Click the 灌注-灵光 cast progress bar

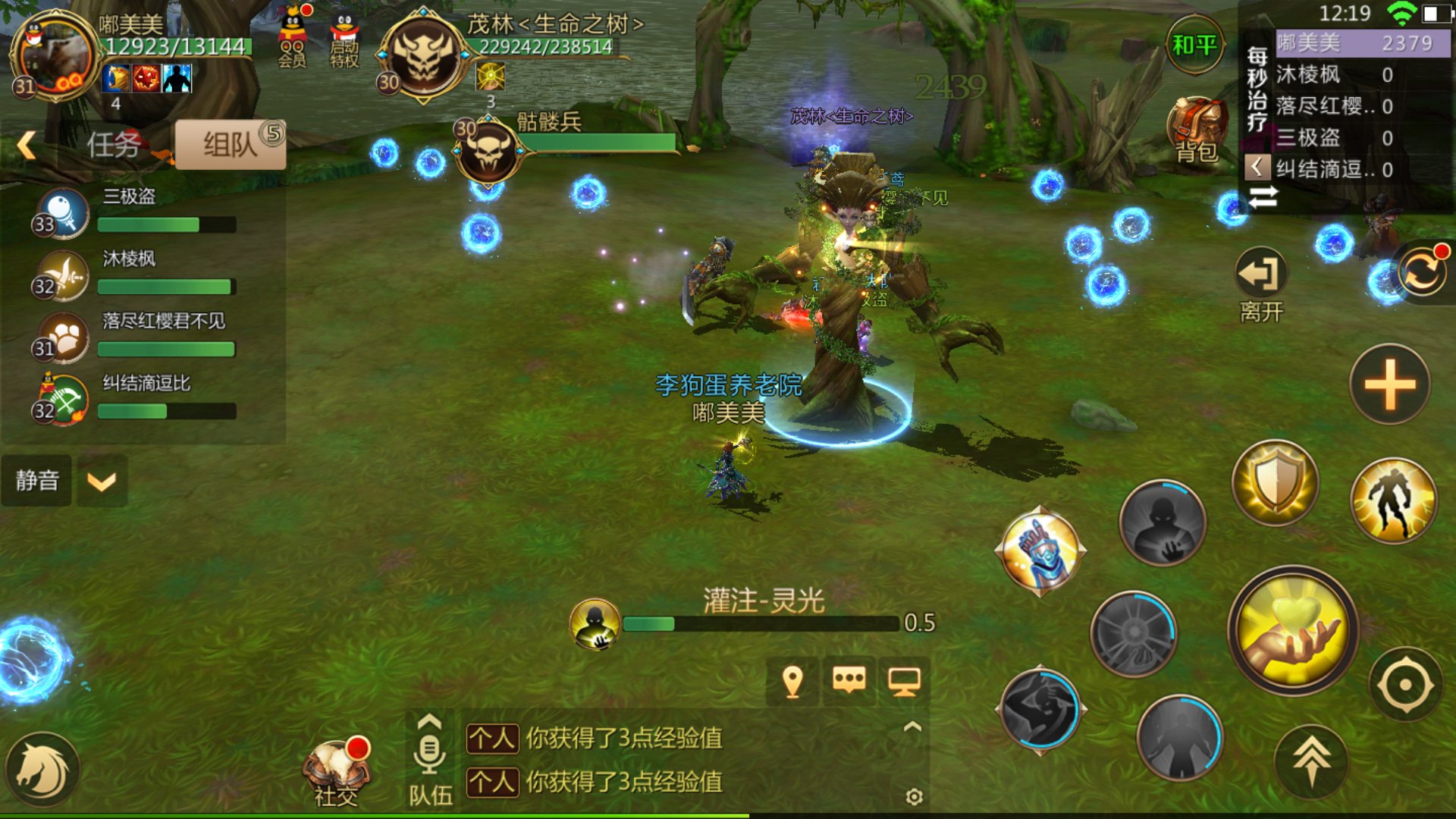[758, 624]
